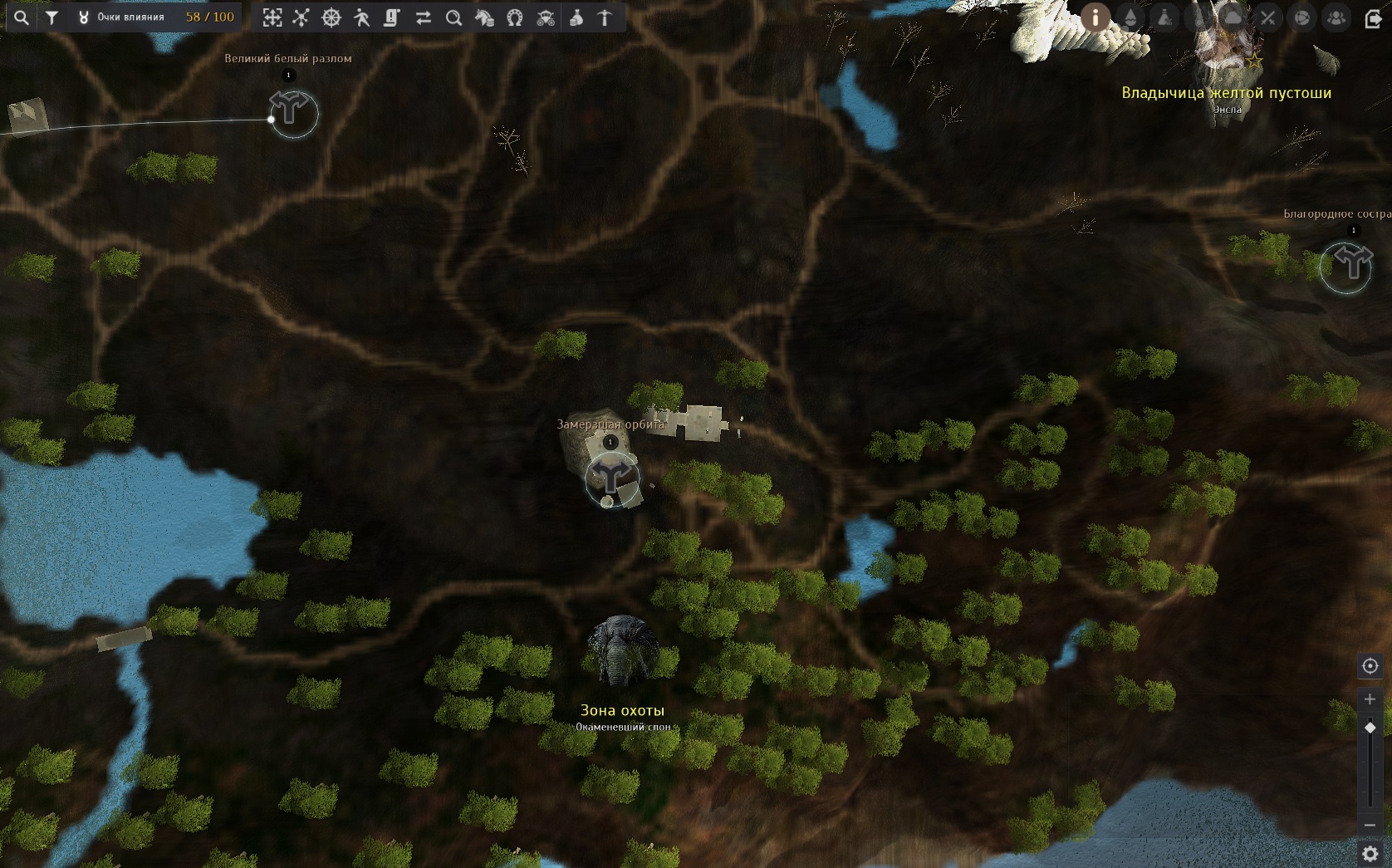Viewport: 1392px width, 868px height.
Task: Click the horseshoe icon in toolbar
Action: tap(515, 17)
